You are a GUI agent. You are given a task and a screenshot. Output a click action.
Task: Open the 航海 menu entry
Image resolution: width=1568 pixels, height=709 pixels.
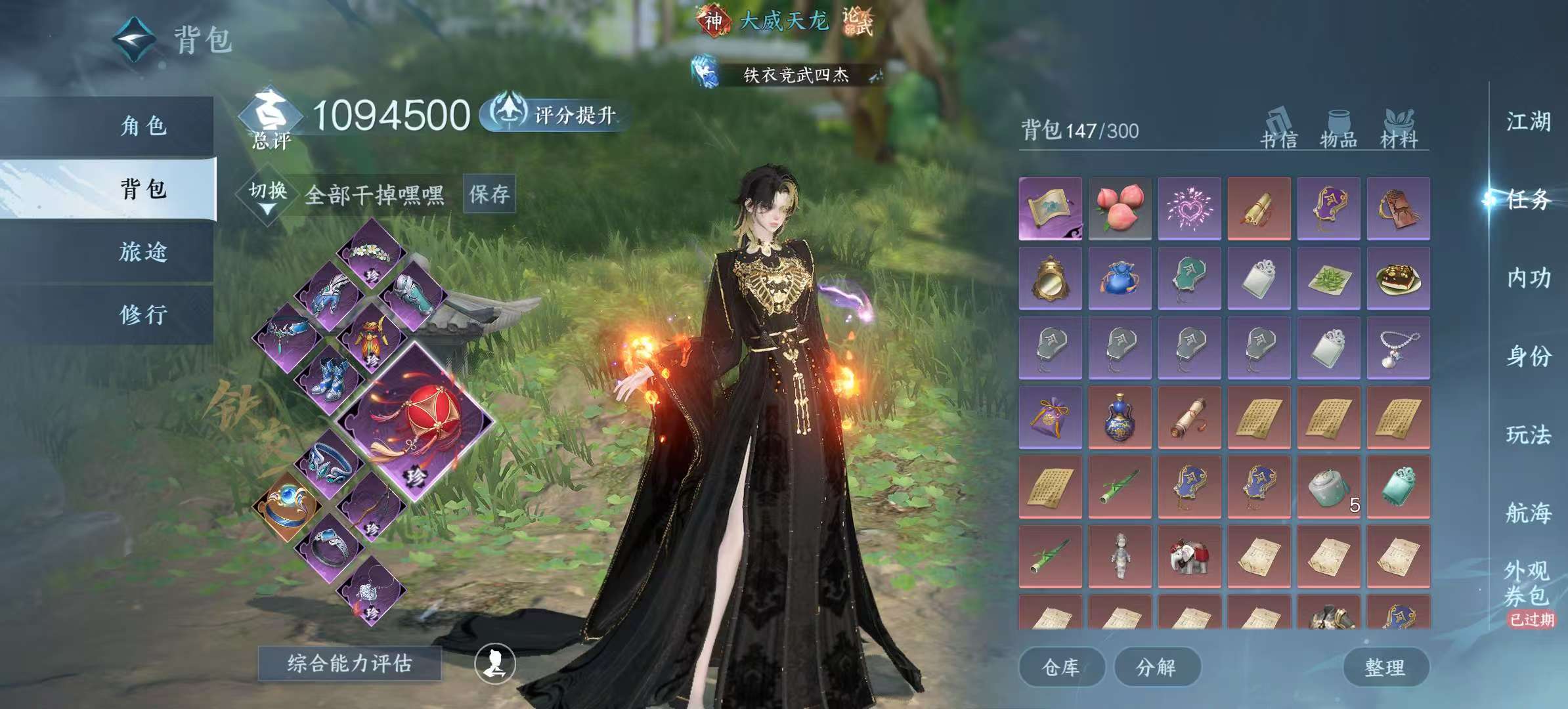[1528, 513]
